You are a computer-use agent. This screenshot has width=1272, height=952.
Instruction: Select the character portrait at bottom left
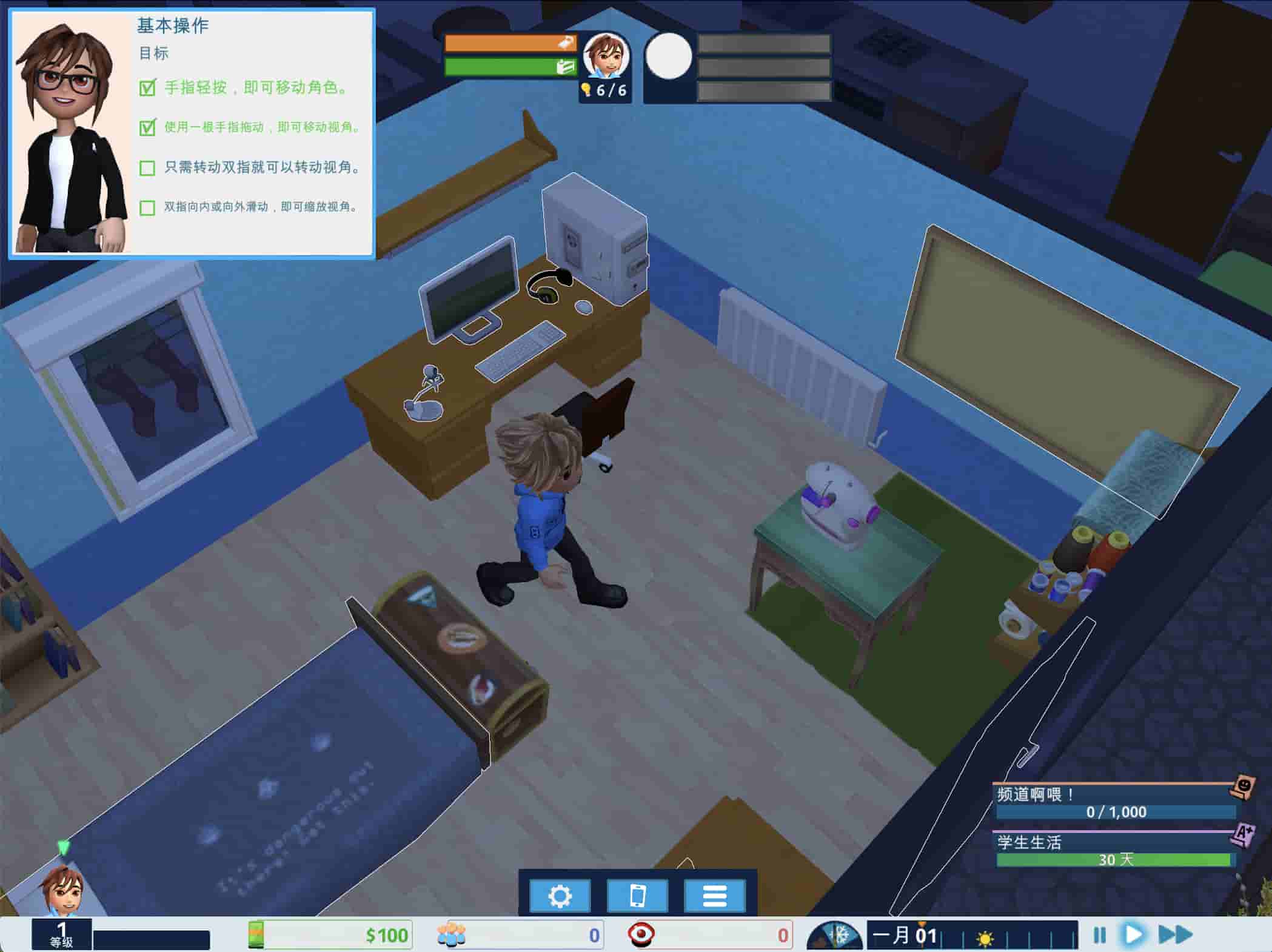[62, 888]
